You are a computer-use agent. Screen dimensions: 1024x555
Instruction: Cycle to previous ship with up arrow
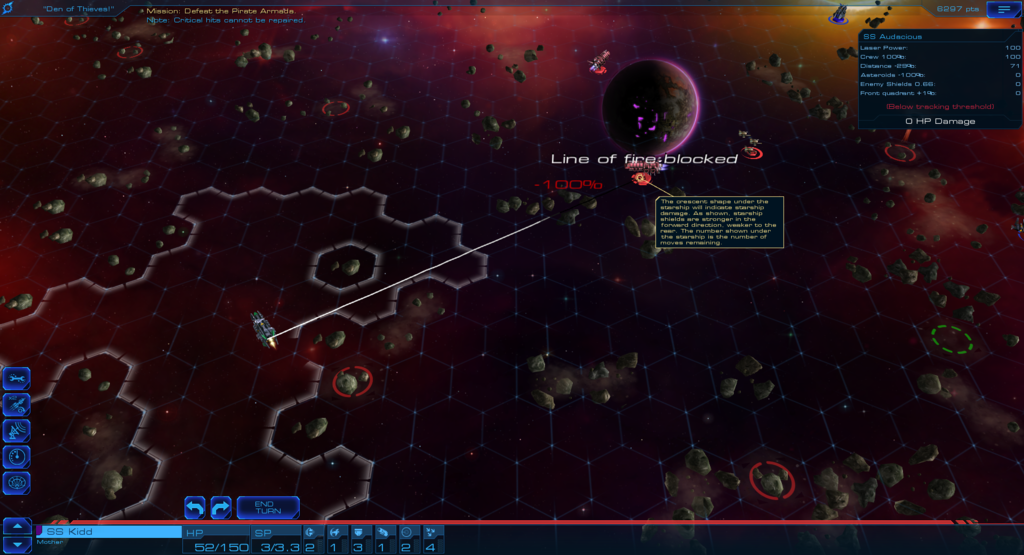click(17, 525)
